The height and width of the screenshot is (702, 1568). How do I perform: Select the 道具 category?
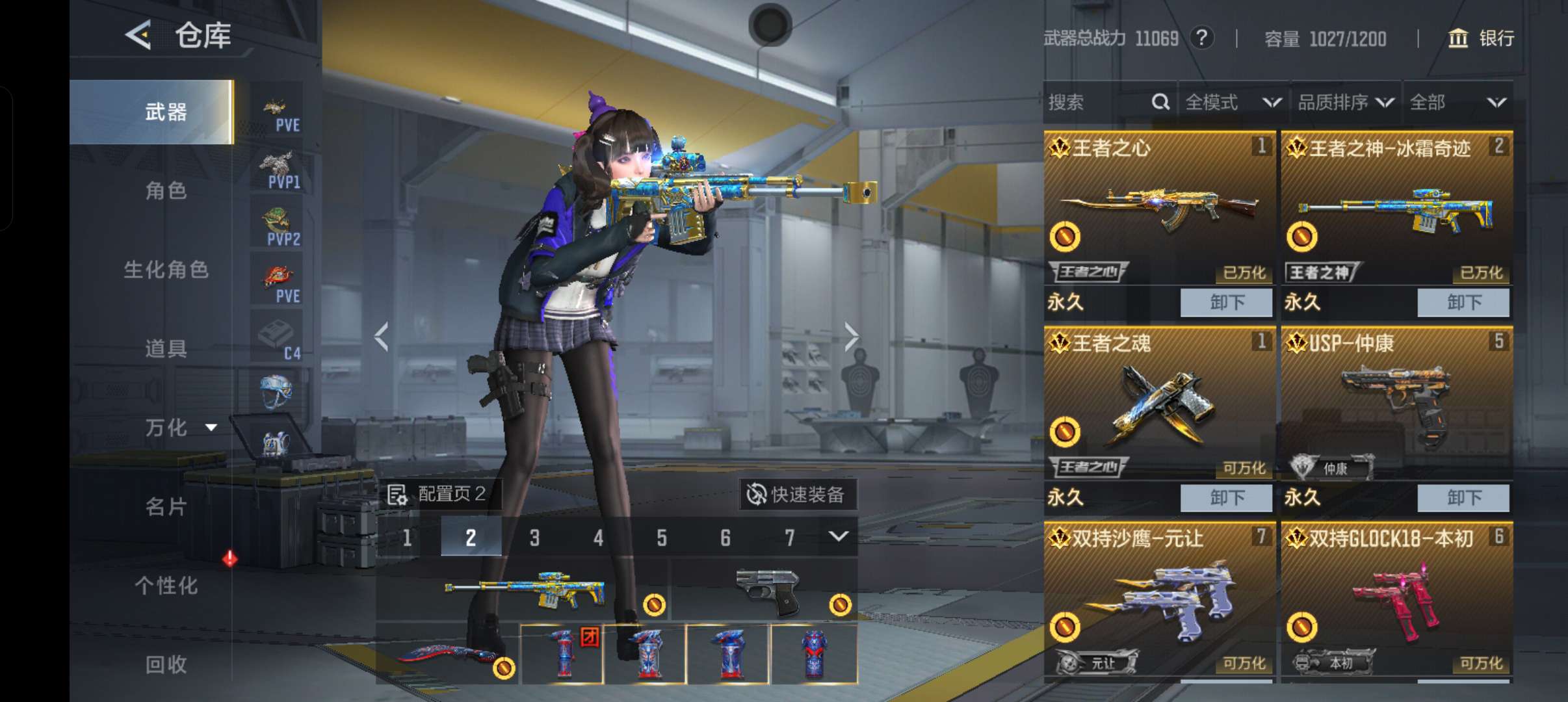coord(166,348)
